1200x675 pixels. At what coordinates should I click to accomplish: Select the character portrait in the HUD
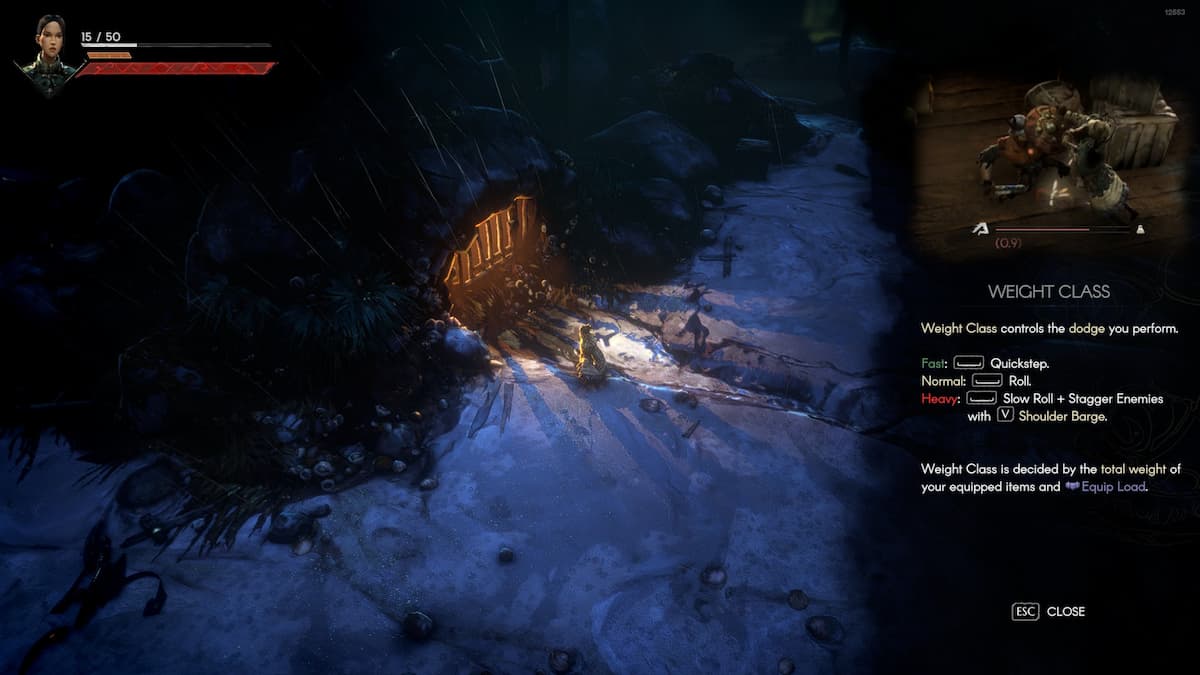pyautogui.click(x=49, y=55)
